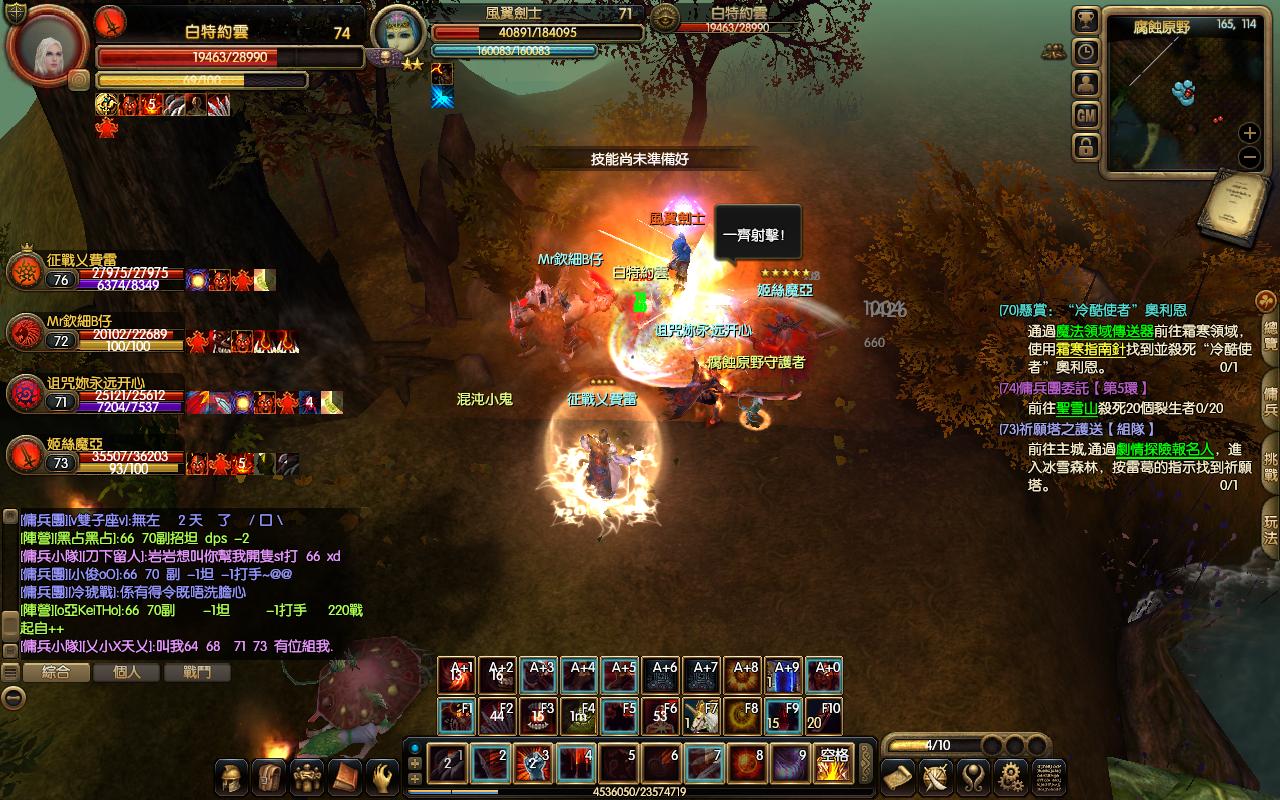Open the crossed swords menu button
The width and height of the screenshot is (1280, 800).
[x=936, y=777]
